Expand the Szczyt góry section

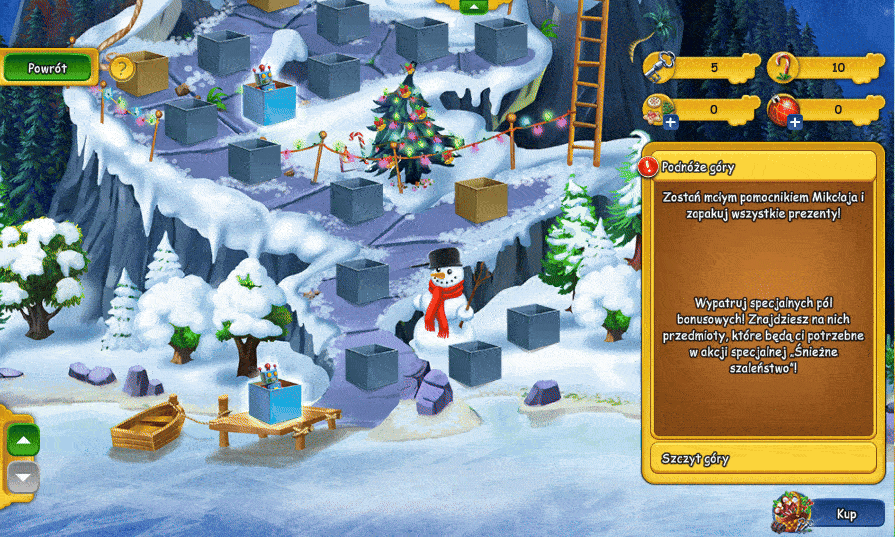pyautogui.click(x=760, y=459)
